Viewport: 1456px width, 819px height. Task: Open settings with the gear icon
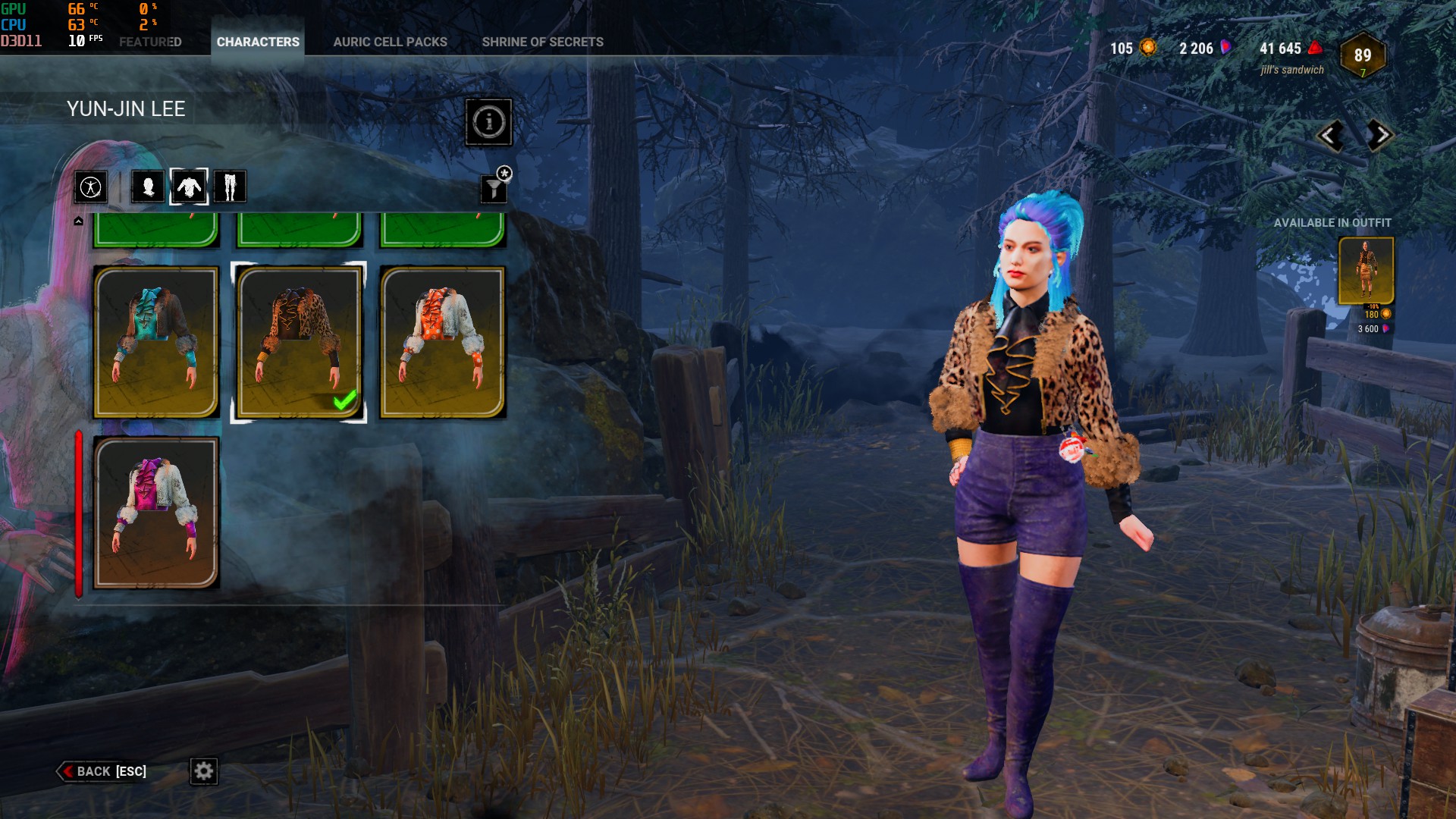click(203, 771)
